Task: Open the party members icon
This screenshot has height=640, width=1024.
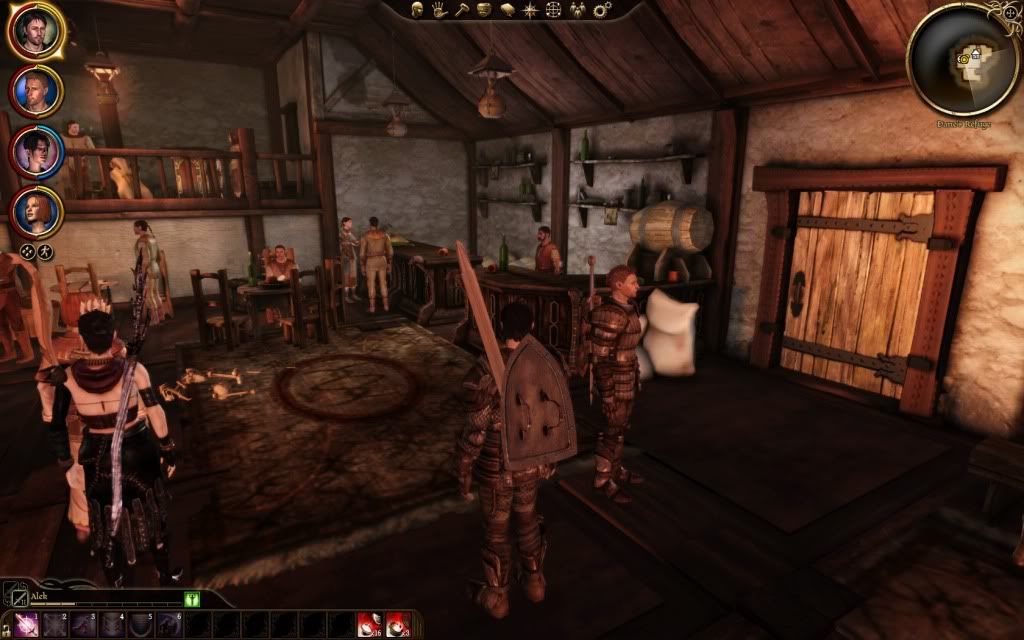Action: click(x=576, y=10)
